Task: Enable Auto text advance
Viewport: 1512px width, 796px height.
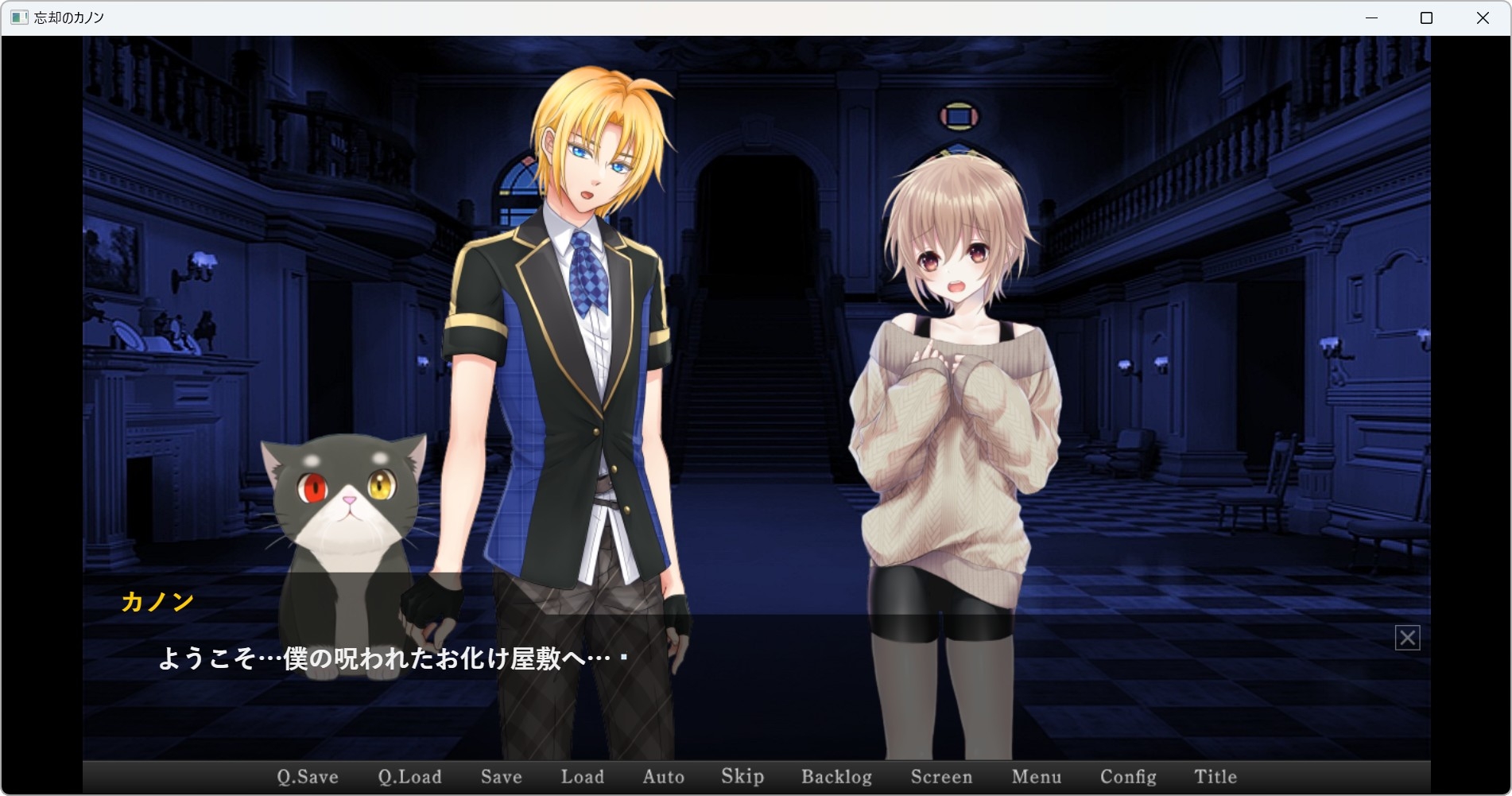Action: pyautogui.click(x=663, y=777)
